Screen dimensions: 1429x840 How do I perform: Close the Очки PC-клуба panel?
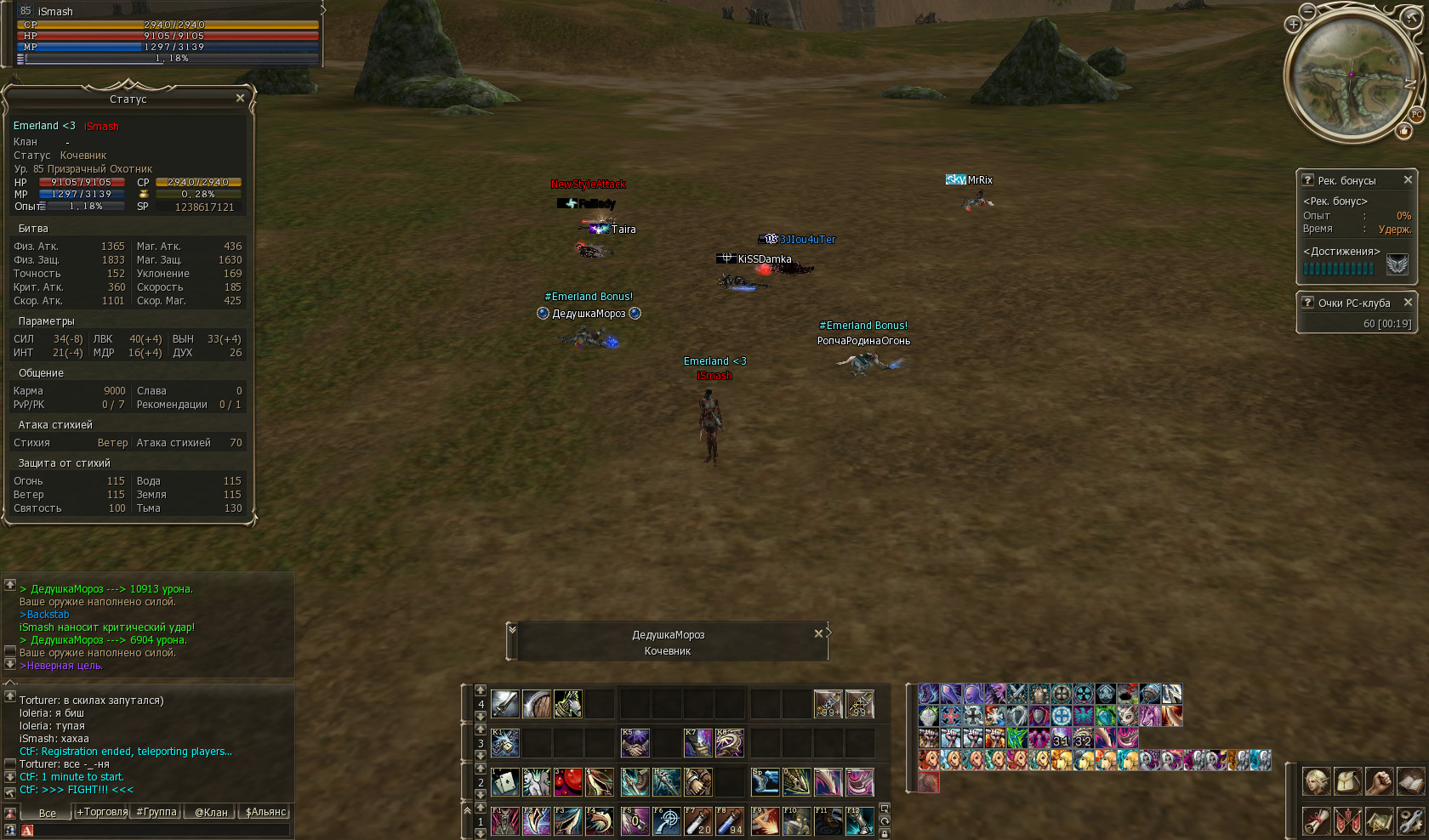pos(1408,303)
